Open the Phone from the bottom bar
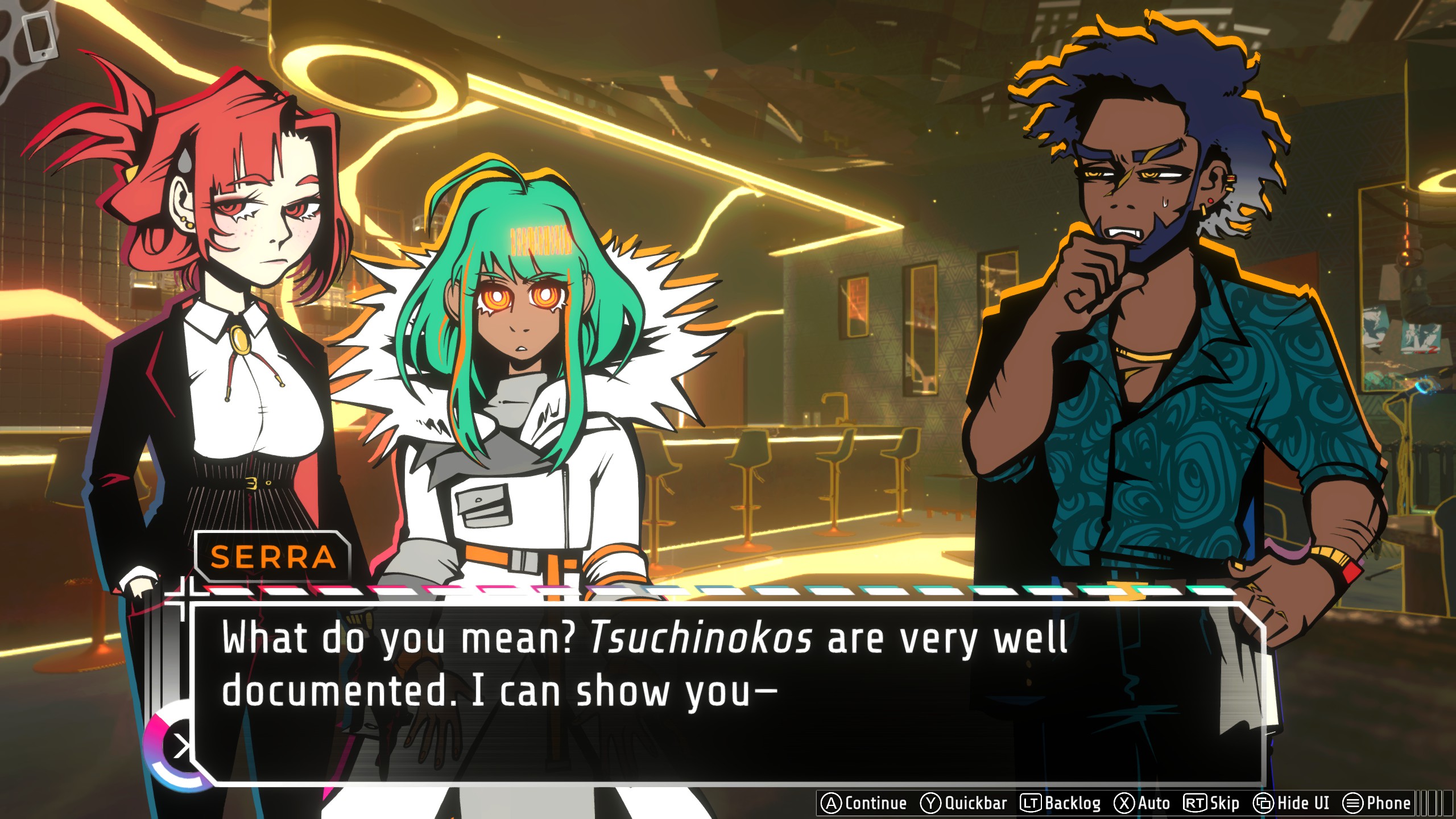 1377,803
